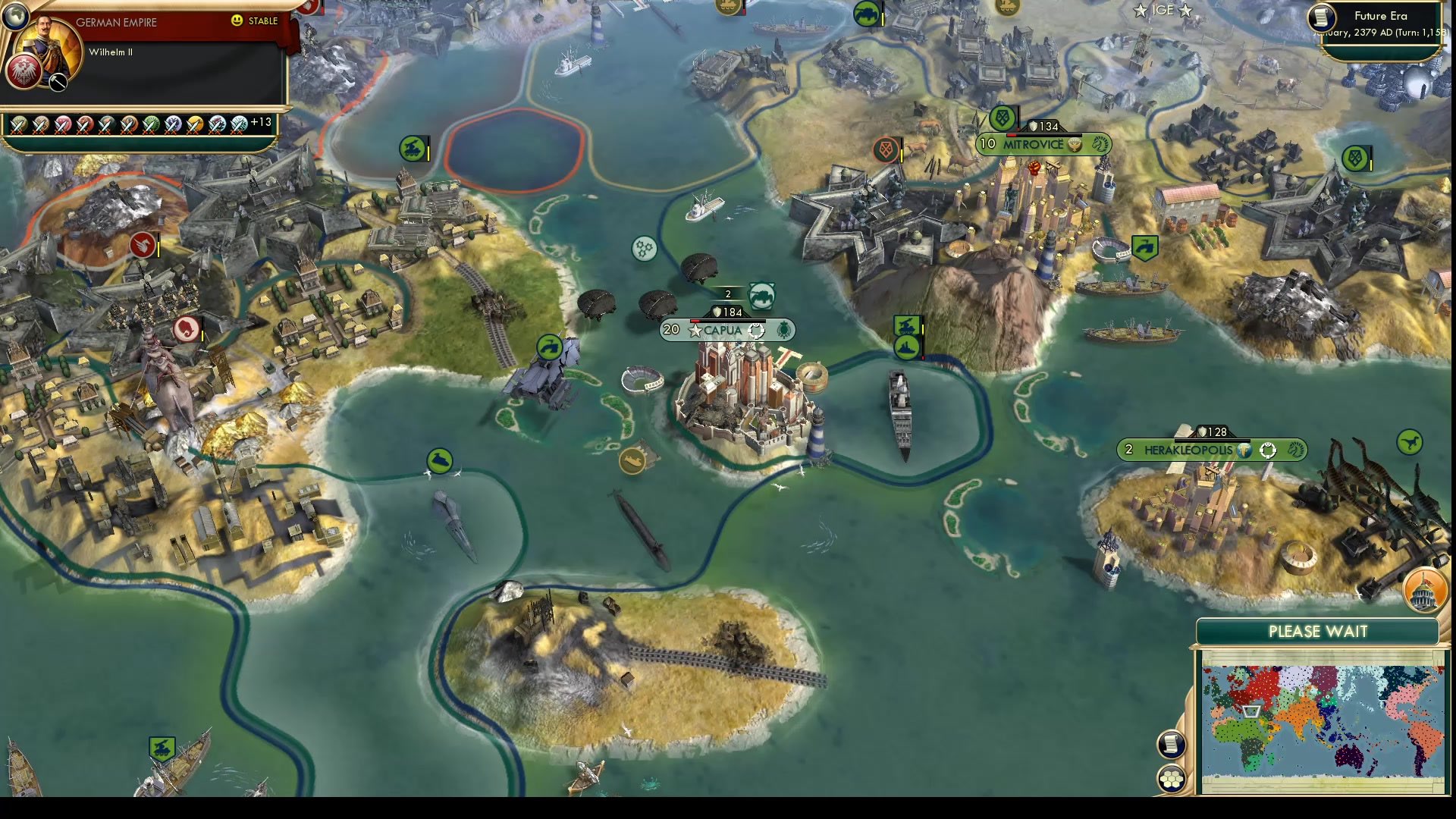Toggle the city connection globe icon on Capua's banner
Image resolution: width=1456 pixels, height=819 pixels.
[756, 331]
